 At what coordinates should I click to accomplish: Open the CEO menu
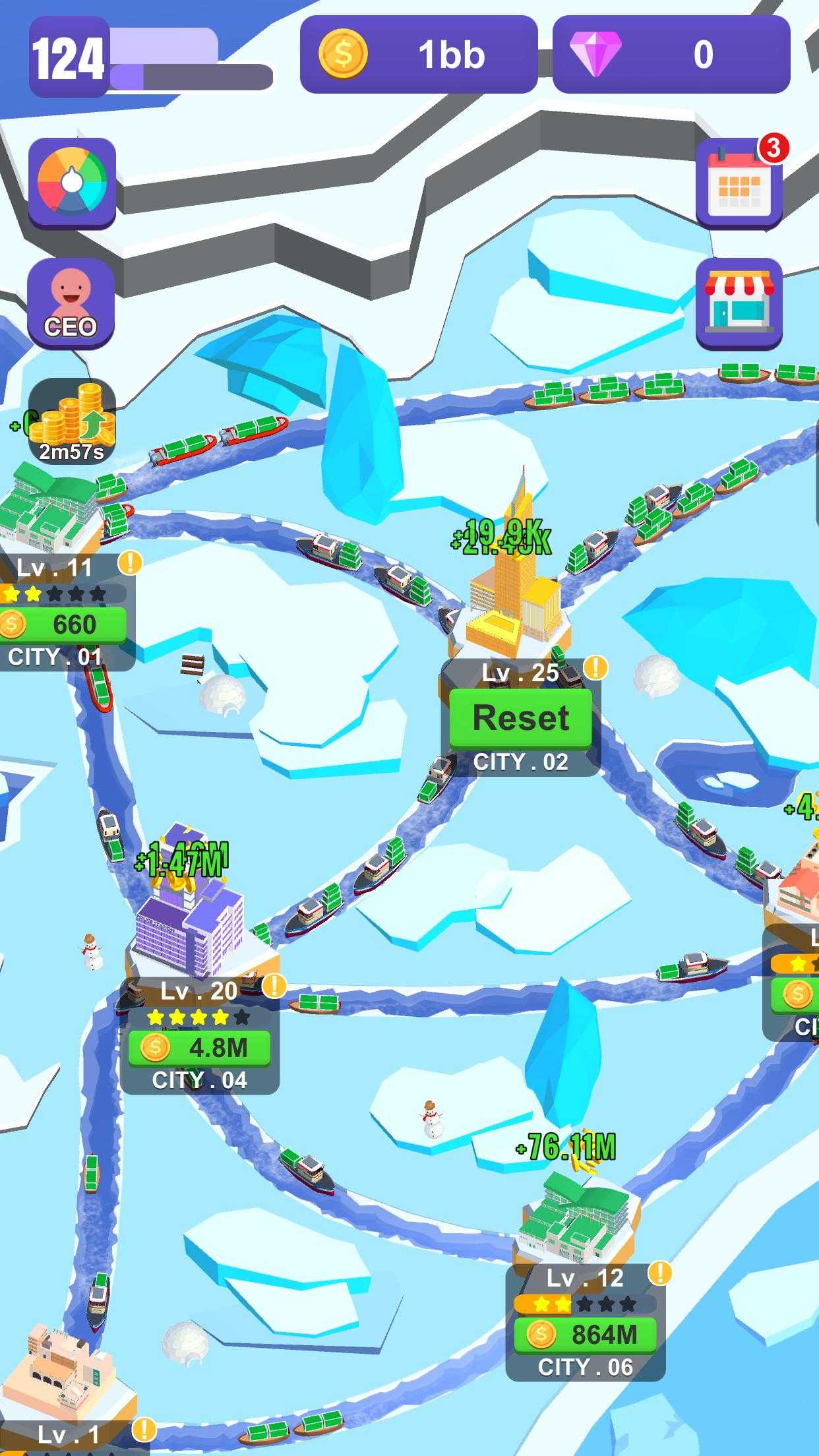[71, 303]
